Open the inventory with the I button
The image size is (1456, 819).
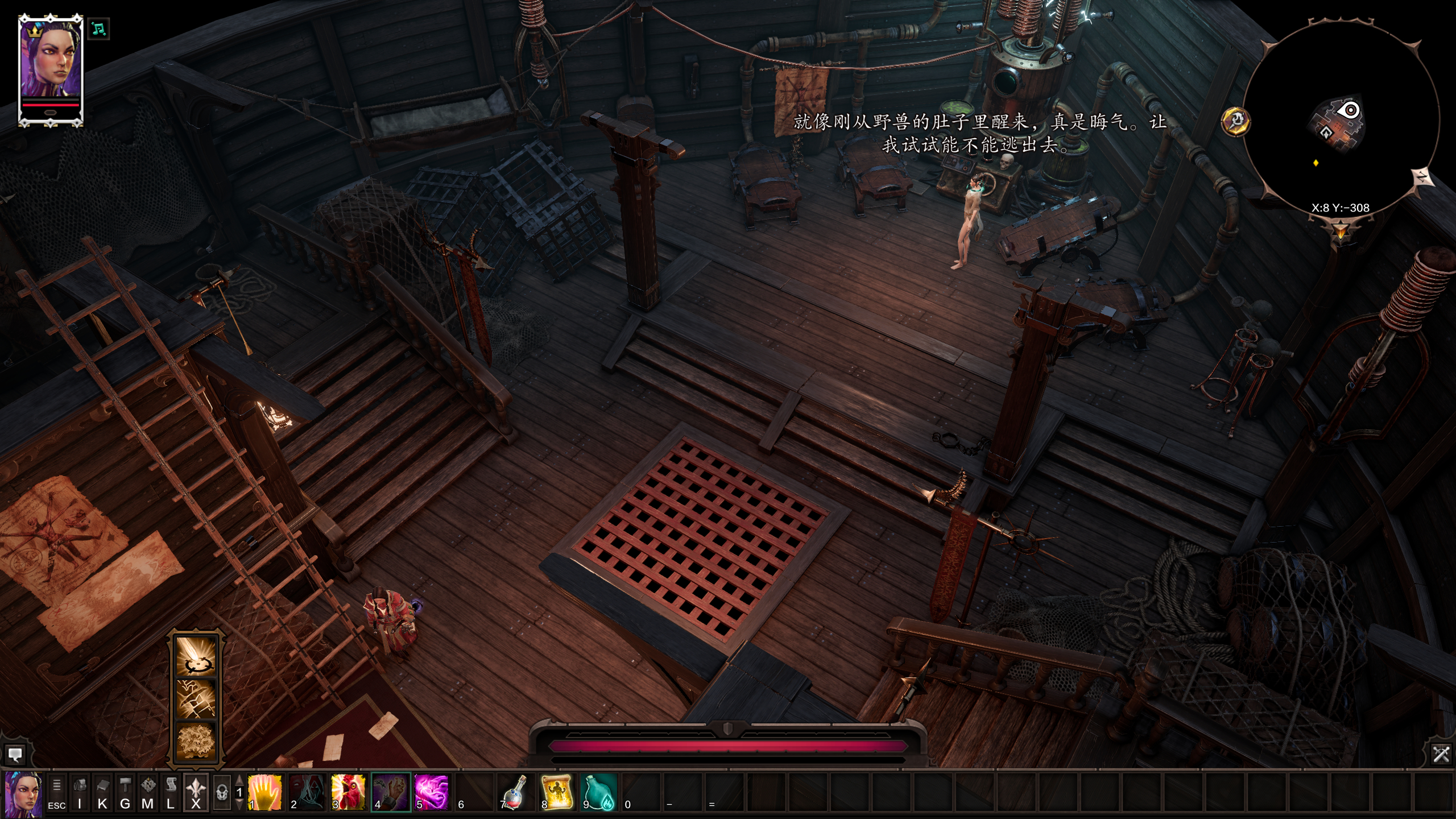tap(80, 792)
